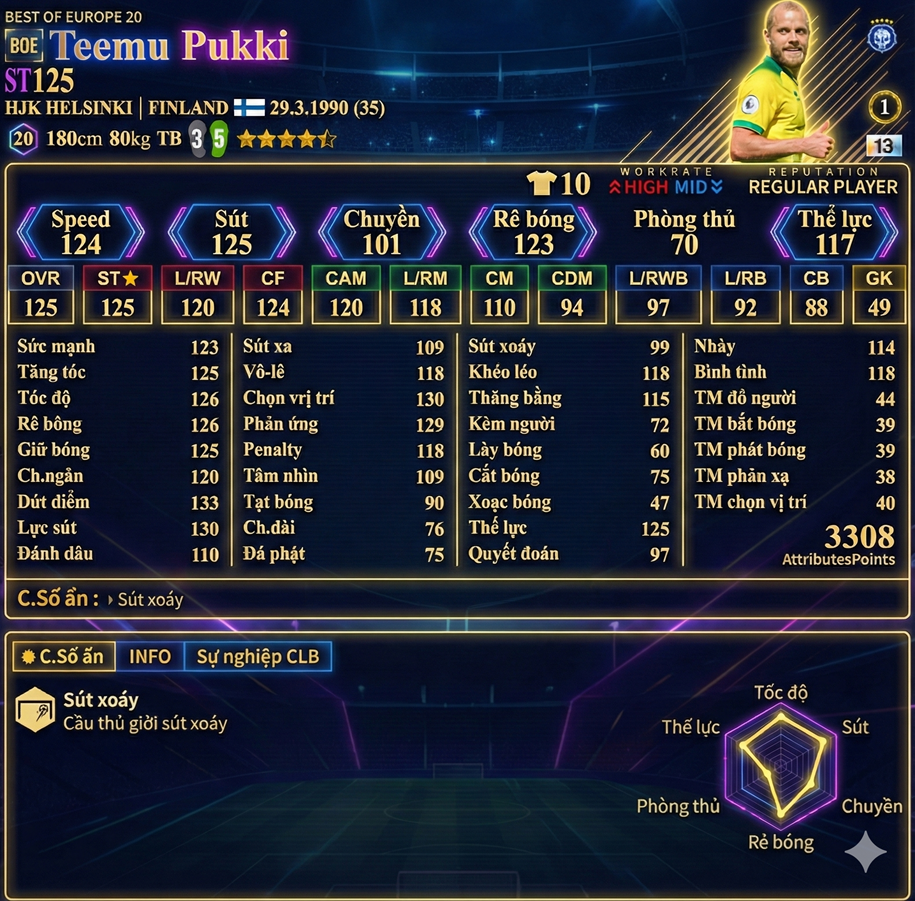Screen dimensions: 915x901
Task: Open the Sự nghiệp CLB tab
Action: (257, 657)
